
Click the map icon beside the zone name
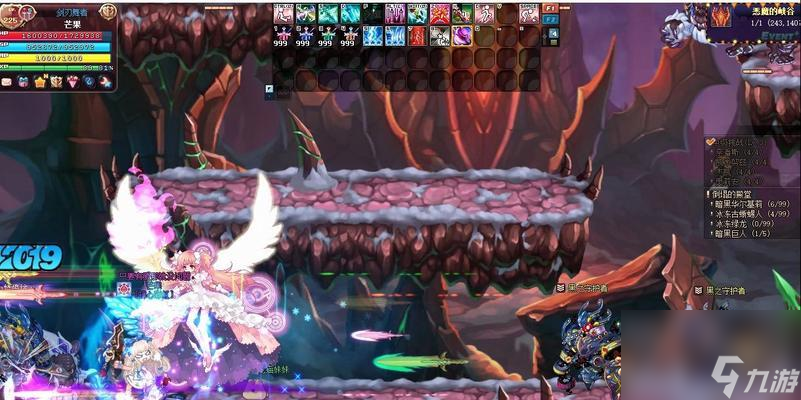point(721,14)
